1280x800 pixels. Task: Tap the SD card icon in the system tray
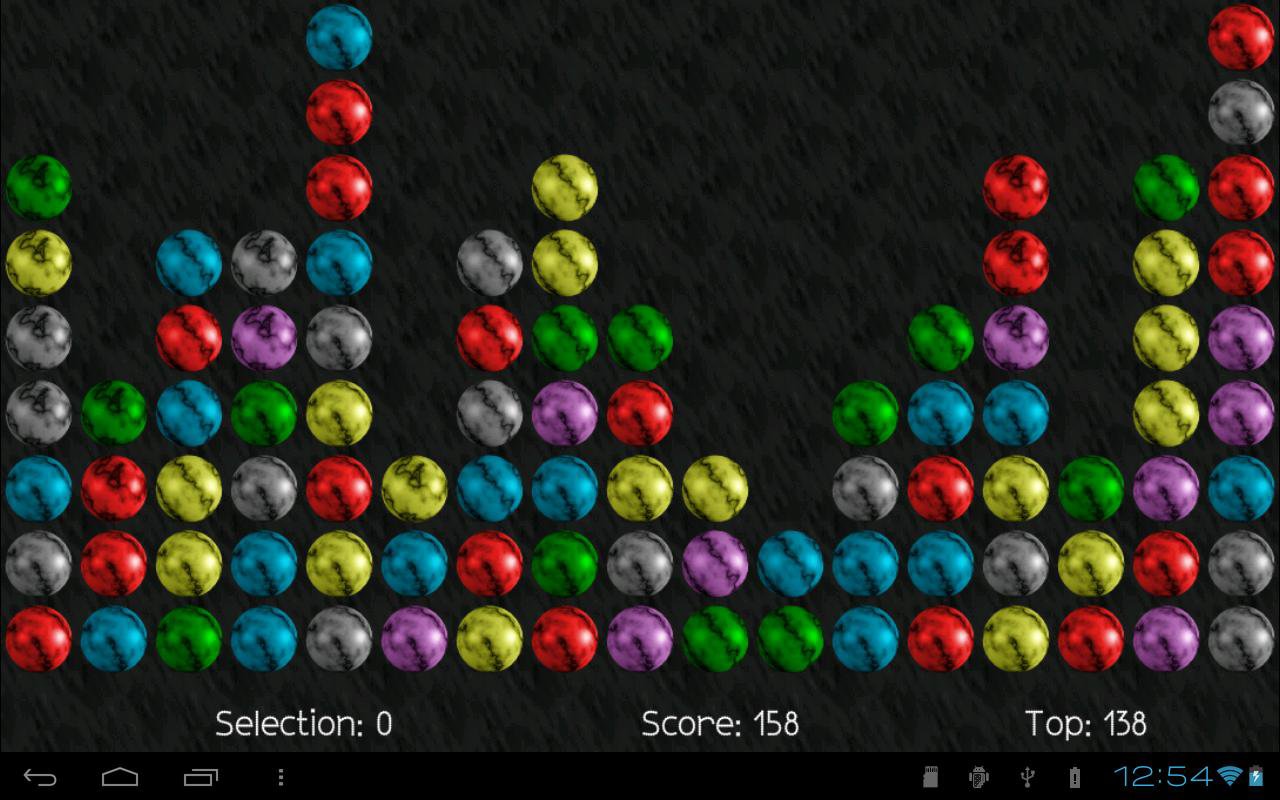(929, 775)
